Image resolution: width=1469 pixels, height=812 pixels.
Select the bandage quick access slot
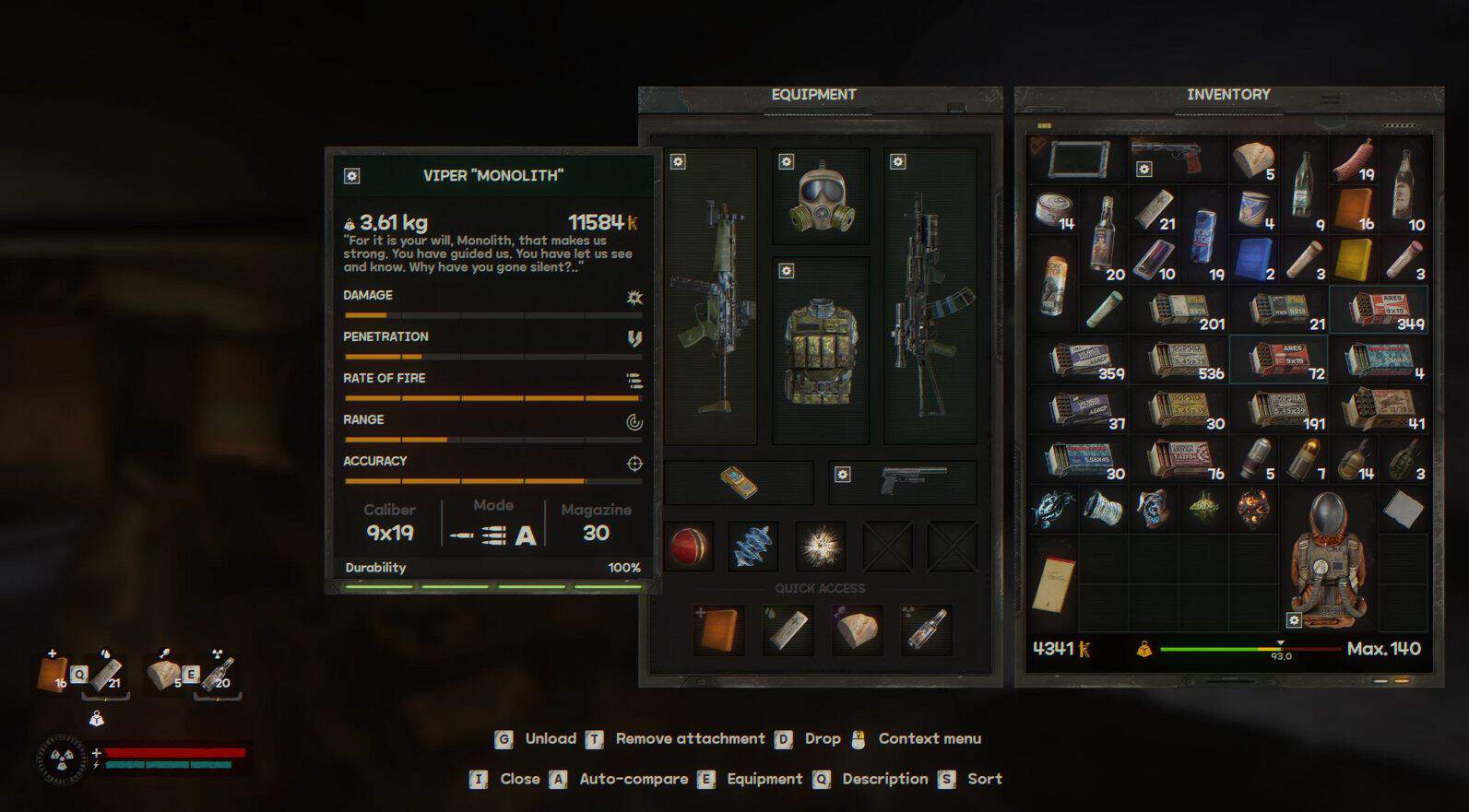[x=788, y=630]
